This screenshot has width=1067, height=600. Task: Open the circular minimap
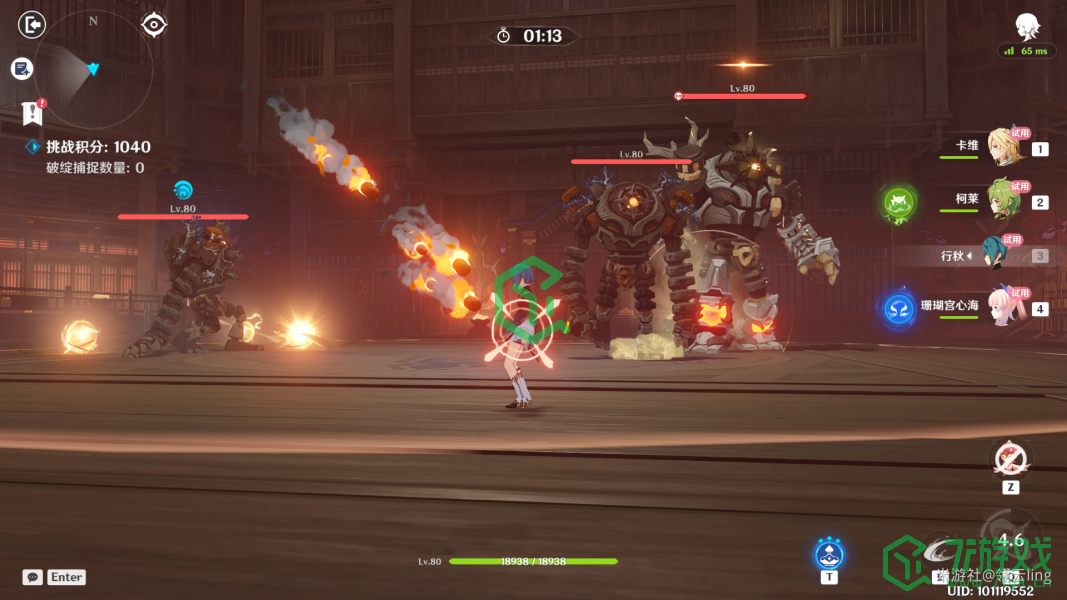point(94,68)
